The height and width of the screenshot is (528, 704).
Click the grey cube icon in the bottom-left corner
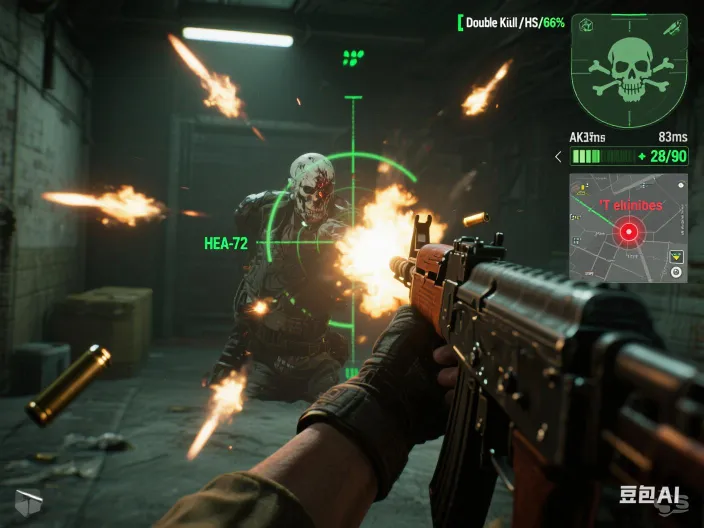pyautogui.click(x=28, y=504)
